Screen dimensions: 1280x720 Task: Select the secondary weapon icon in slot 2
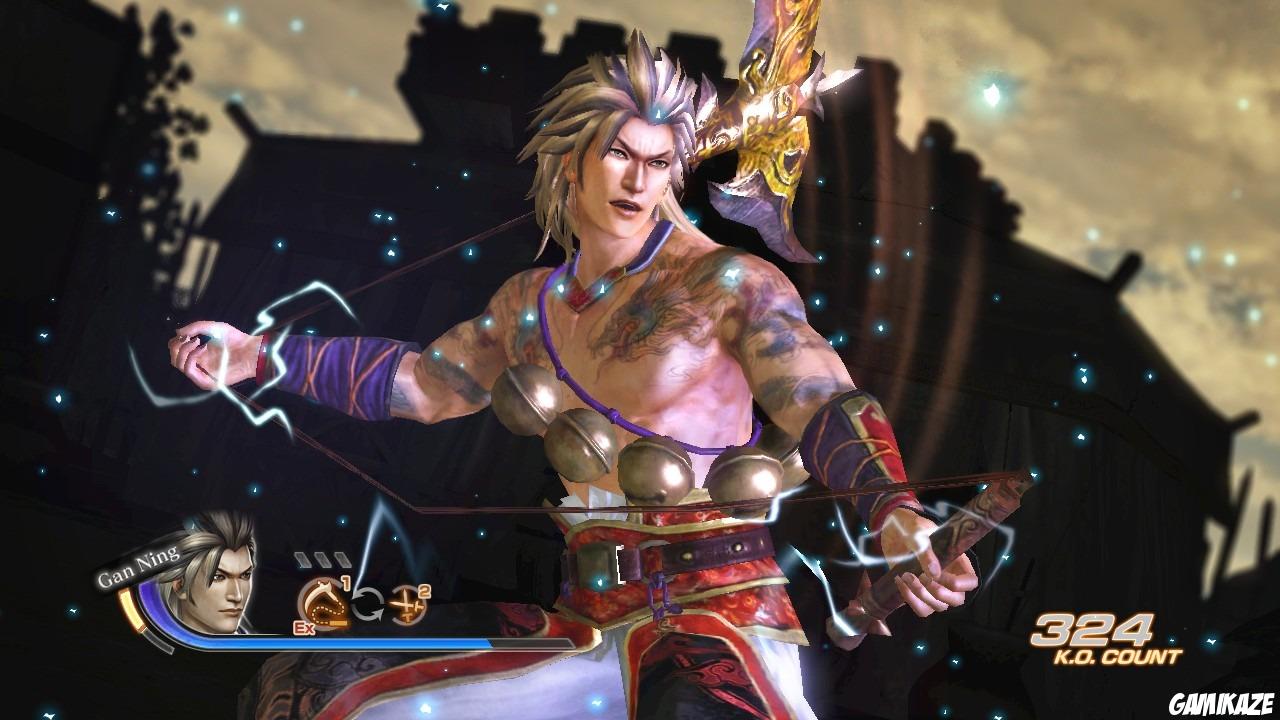(x=410, y=605)
